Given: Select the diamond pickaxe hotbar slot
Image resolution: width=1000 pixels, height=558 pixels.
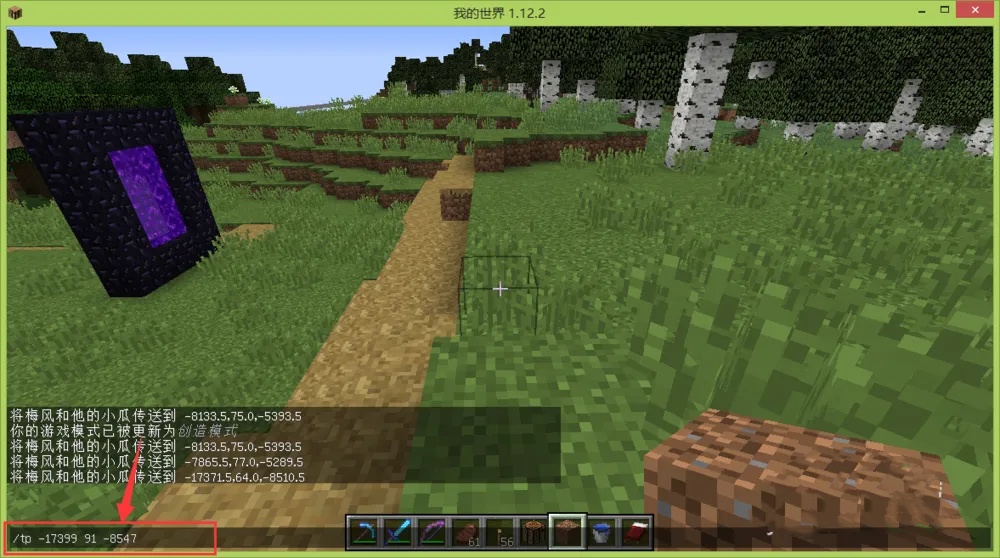Looking at the screenshot, I should (x=363, y=533).
